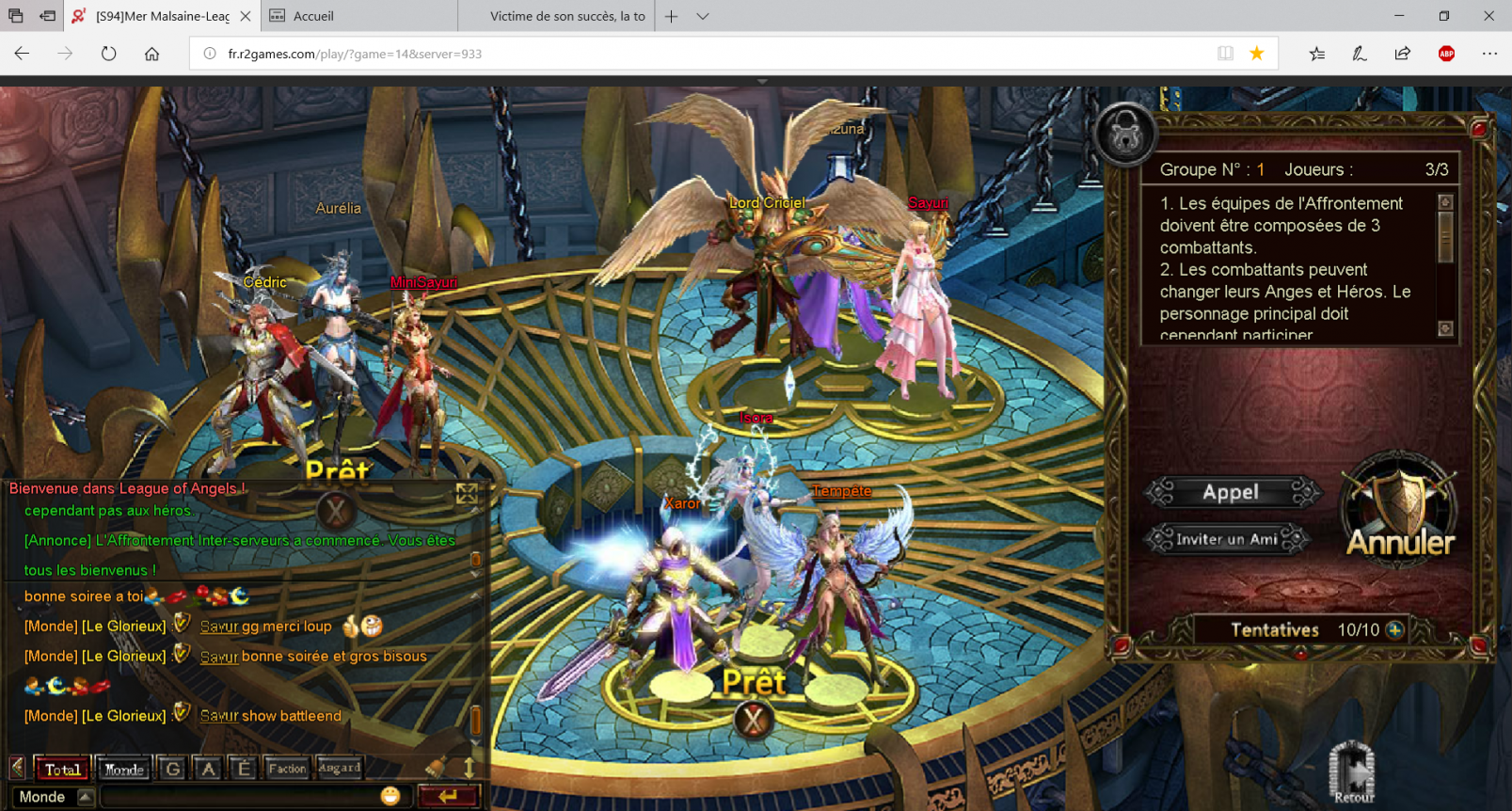
Task: Clear chat with the broom icon
Action: click(436, 768)
